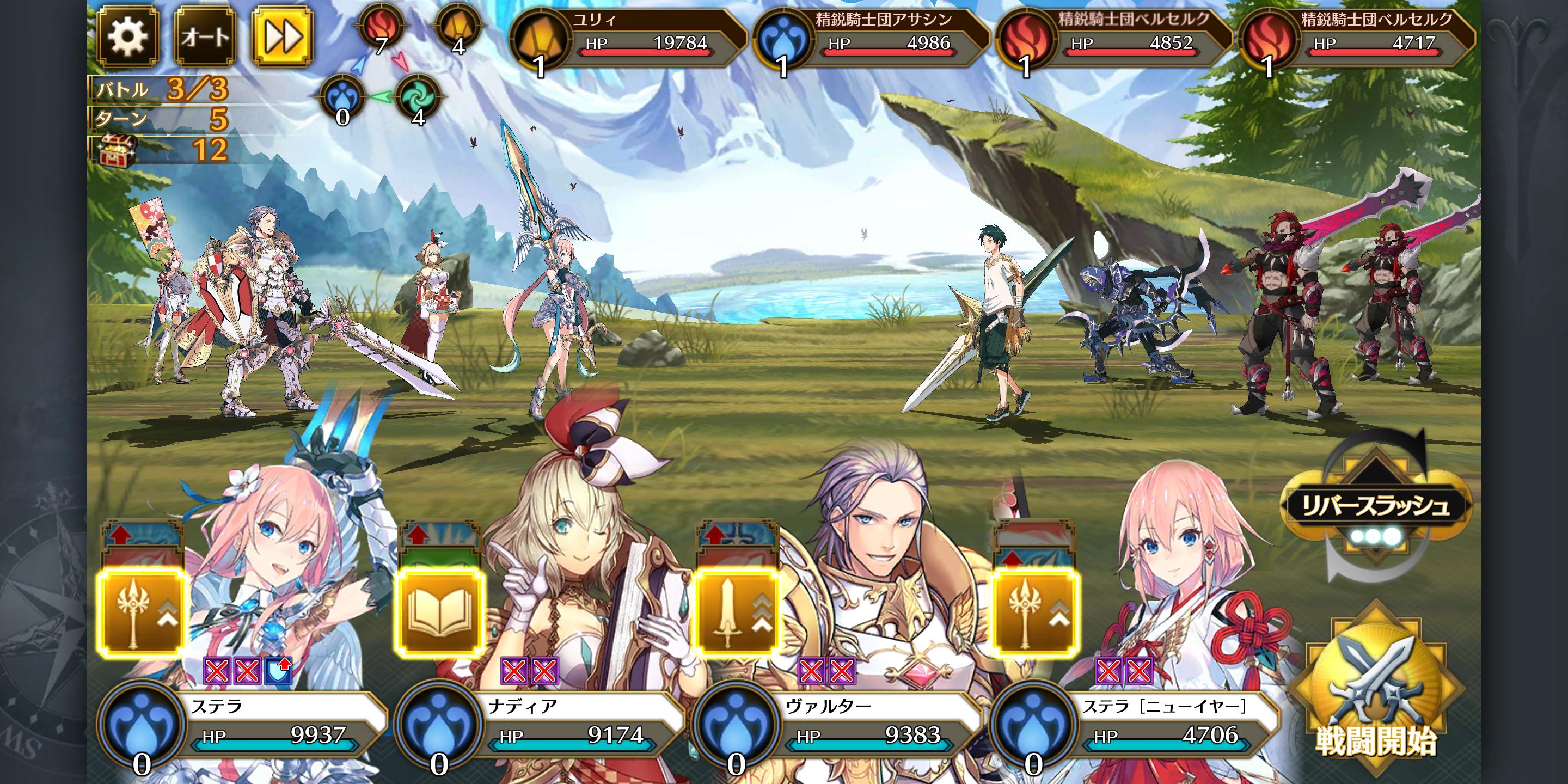This screenshot has height=784, width=1568.
Task: Toggle the オート auto battle button
Action: pyautogui.click(x=205, y=36)
